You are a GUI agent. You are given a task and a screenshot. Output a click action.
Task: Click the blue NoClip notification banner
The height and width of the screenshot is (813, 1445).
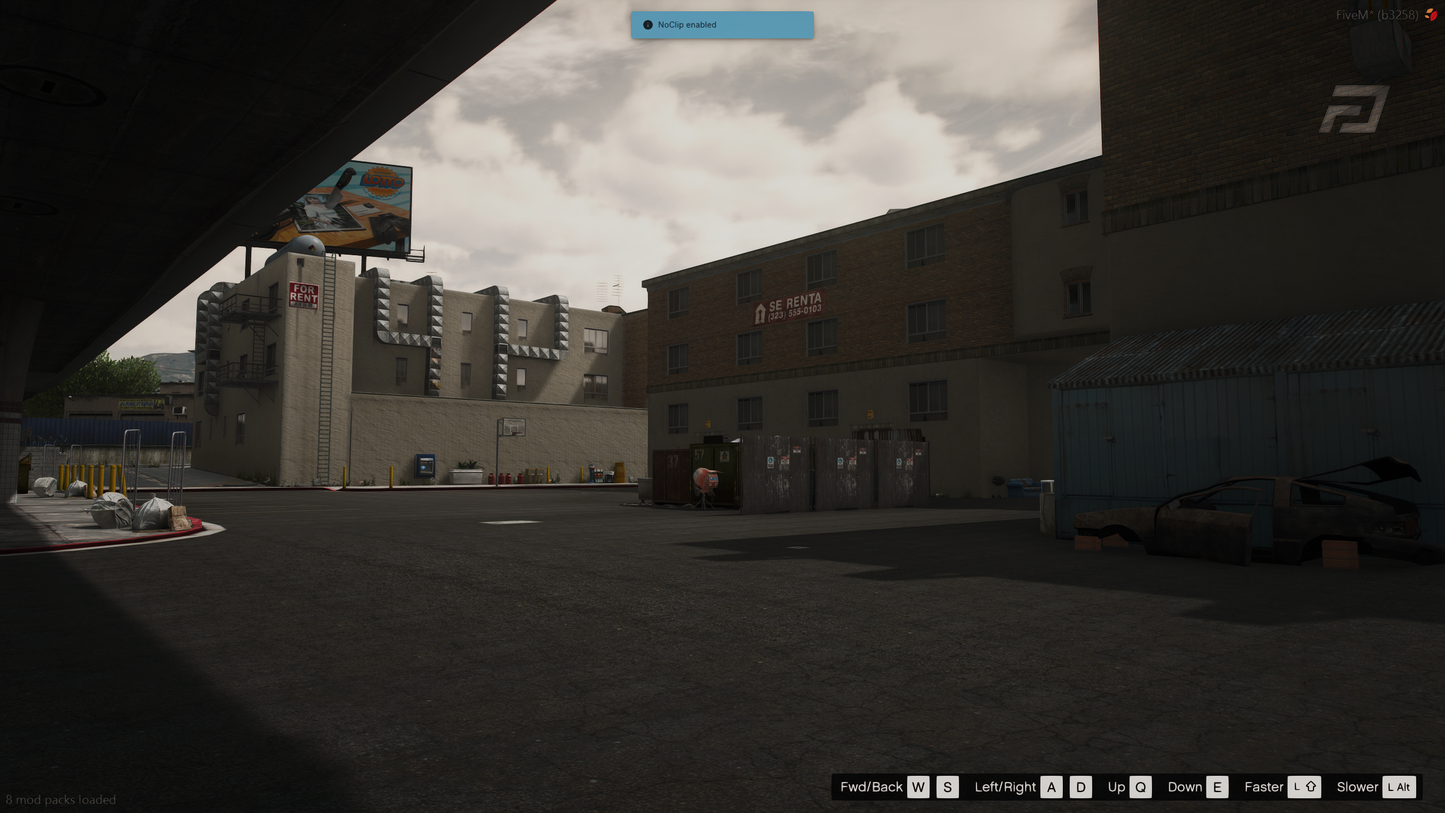[x=722, y=24]
